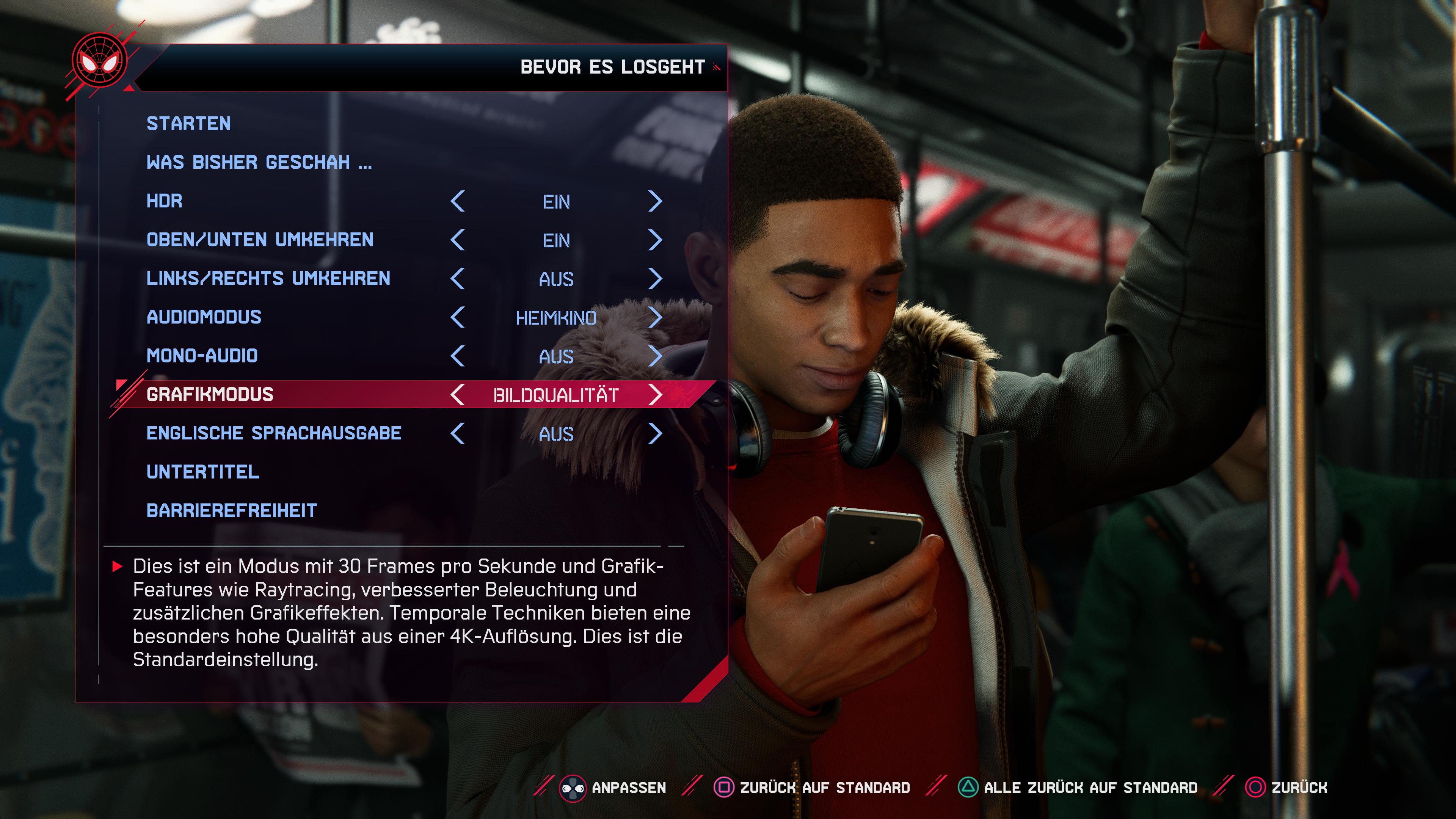This screenshot has height=819, width=1456.
Task: Advance AUDIOMODUS with its right arrow
Action: coord(654,318)
